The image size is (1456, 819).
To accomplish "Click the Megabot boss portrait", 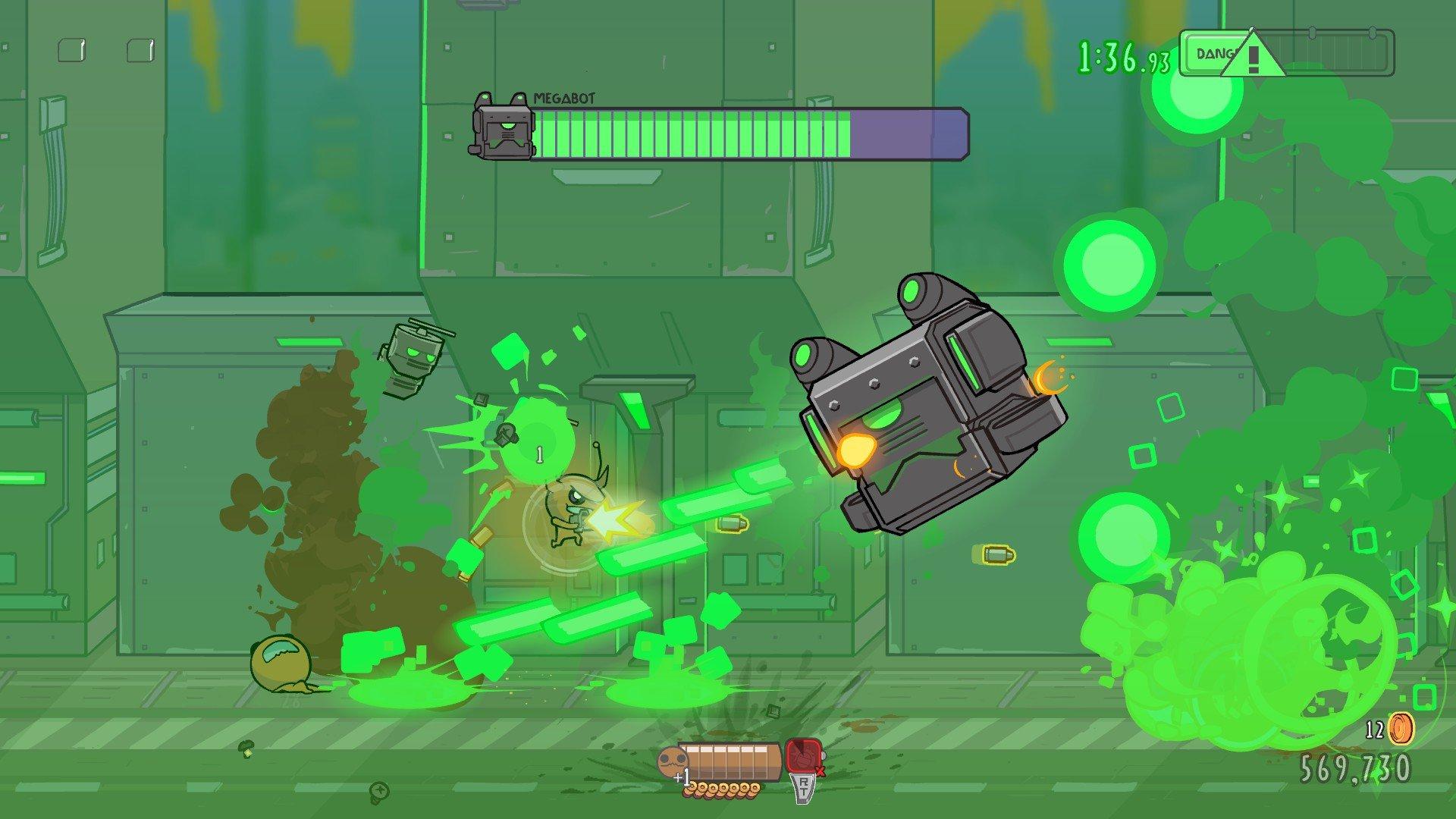I will [502, 127].
